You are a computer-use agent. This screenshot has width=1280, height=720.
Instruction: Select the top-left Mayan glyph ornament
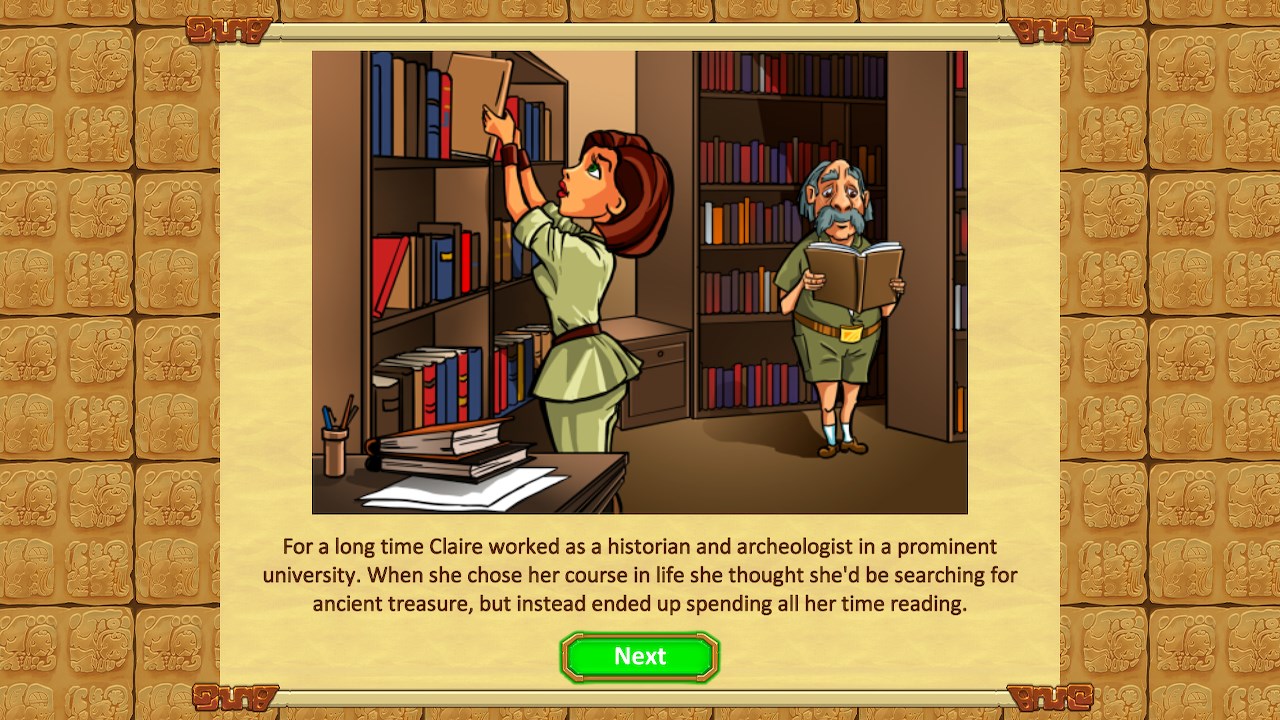click(228, 30)
